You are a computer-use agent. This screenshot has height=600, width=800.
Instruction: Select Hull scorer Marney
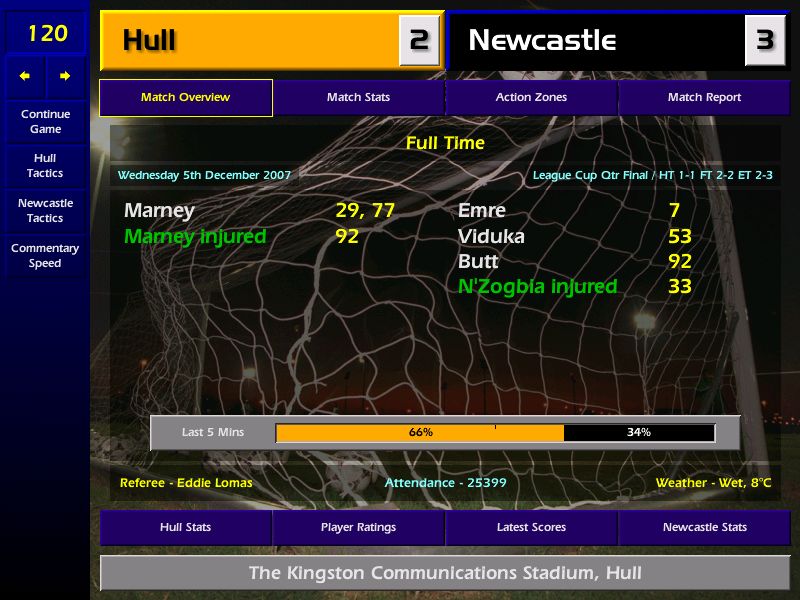(159, 211)
